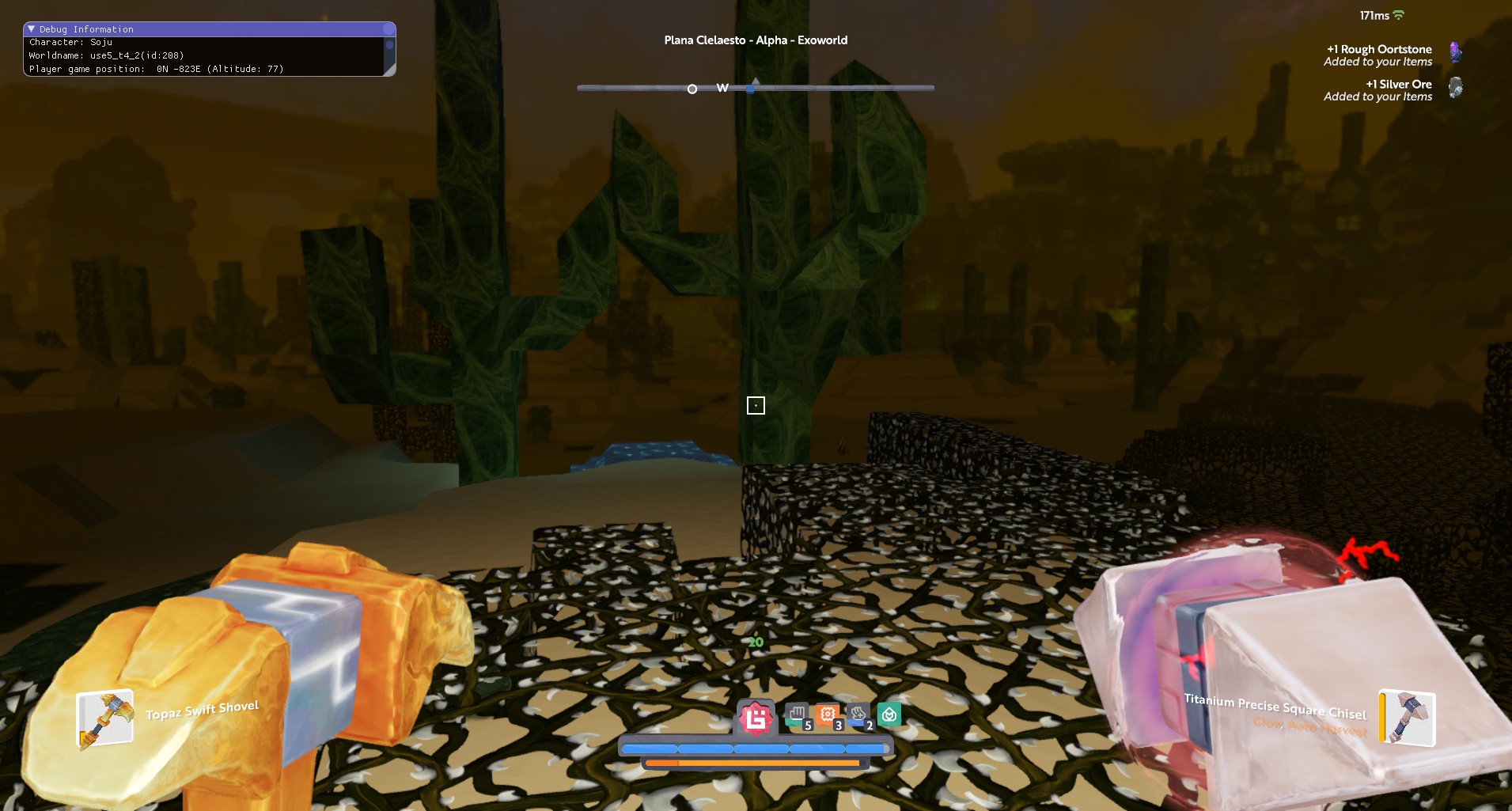Click the orange gear buff icon
1512x811 pixels.
[828, 715]
